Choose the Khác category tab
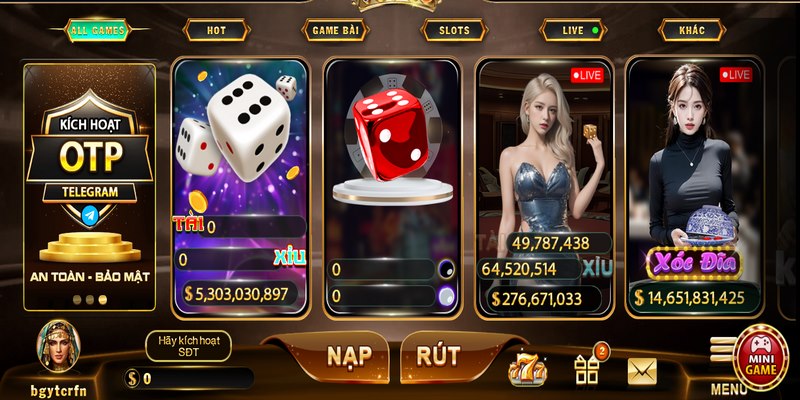The height and width of the screenshot is (400, 800). [692, 30]
